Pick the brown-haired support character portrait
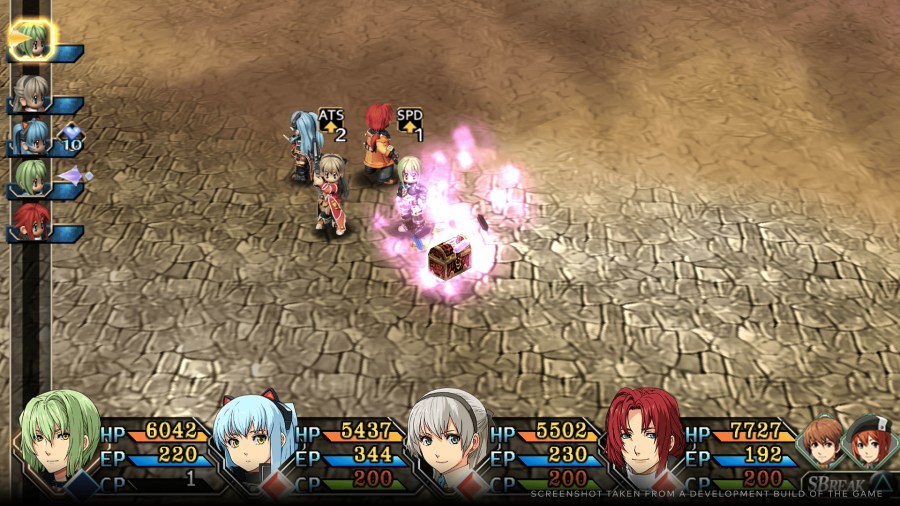This screenshot has width=900, height=506. 822,439
